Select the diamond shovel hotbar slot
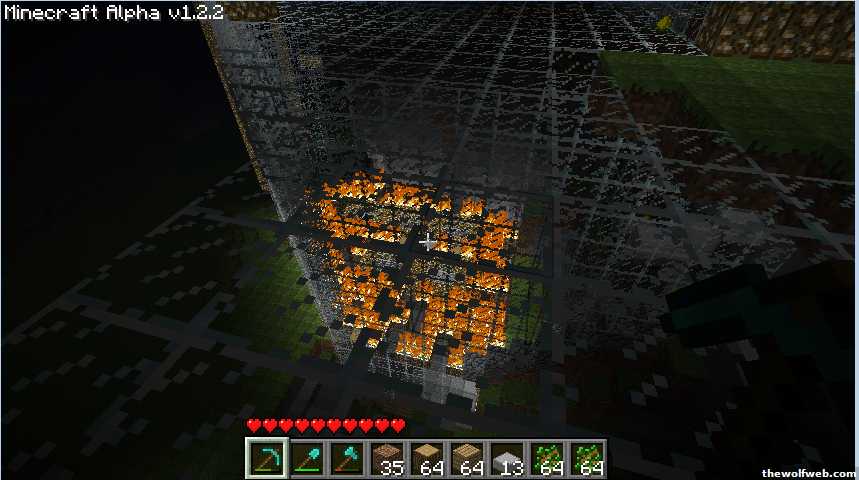This screenshot has height=480, width=859. click(306, 460)
